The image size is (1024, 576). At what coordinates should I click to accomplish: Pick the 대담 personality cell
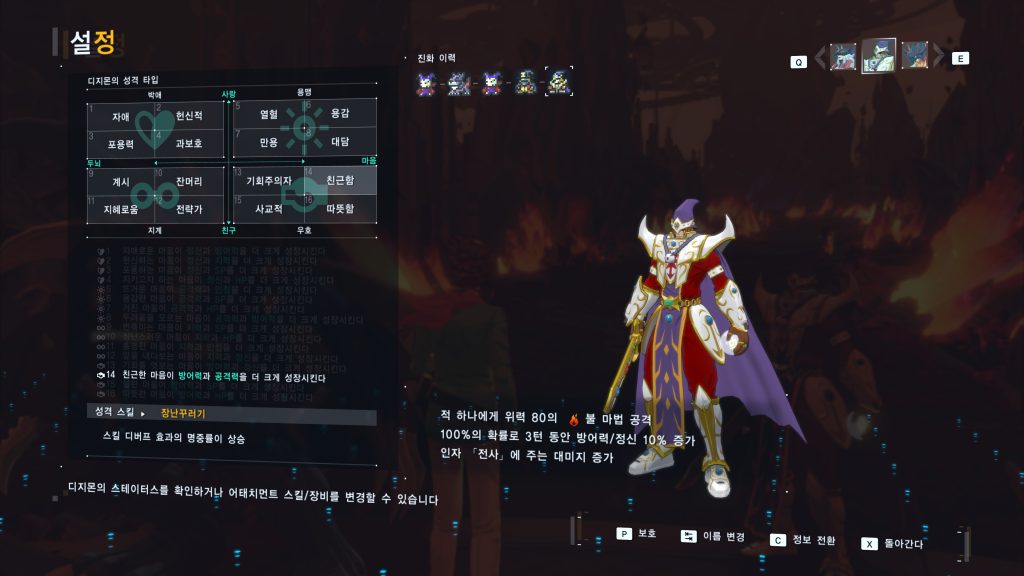tap(340, 142)
